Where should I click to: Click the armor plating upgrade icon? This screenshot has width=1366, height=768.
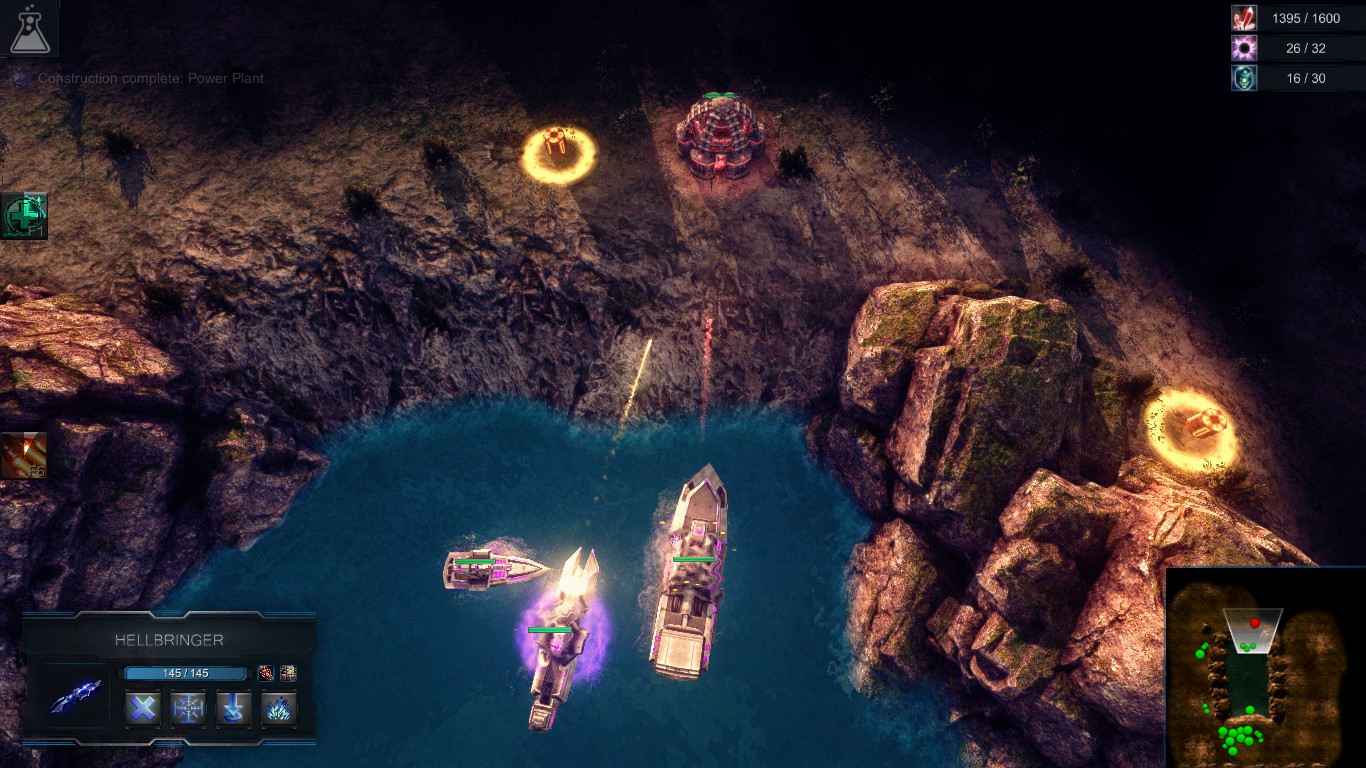[288, 673]
